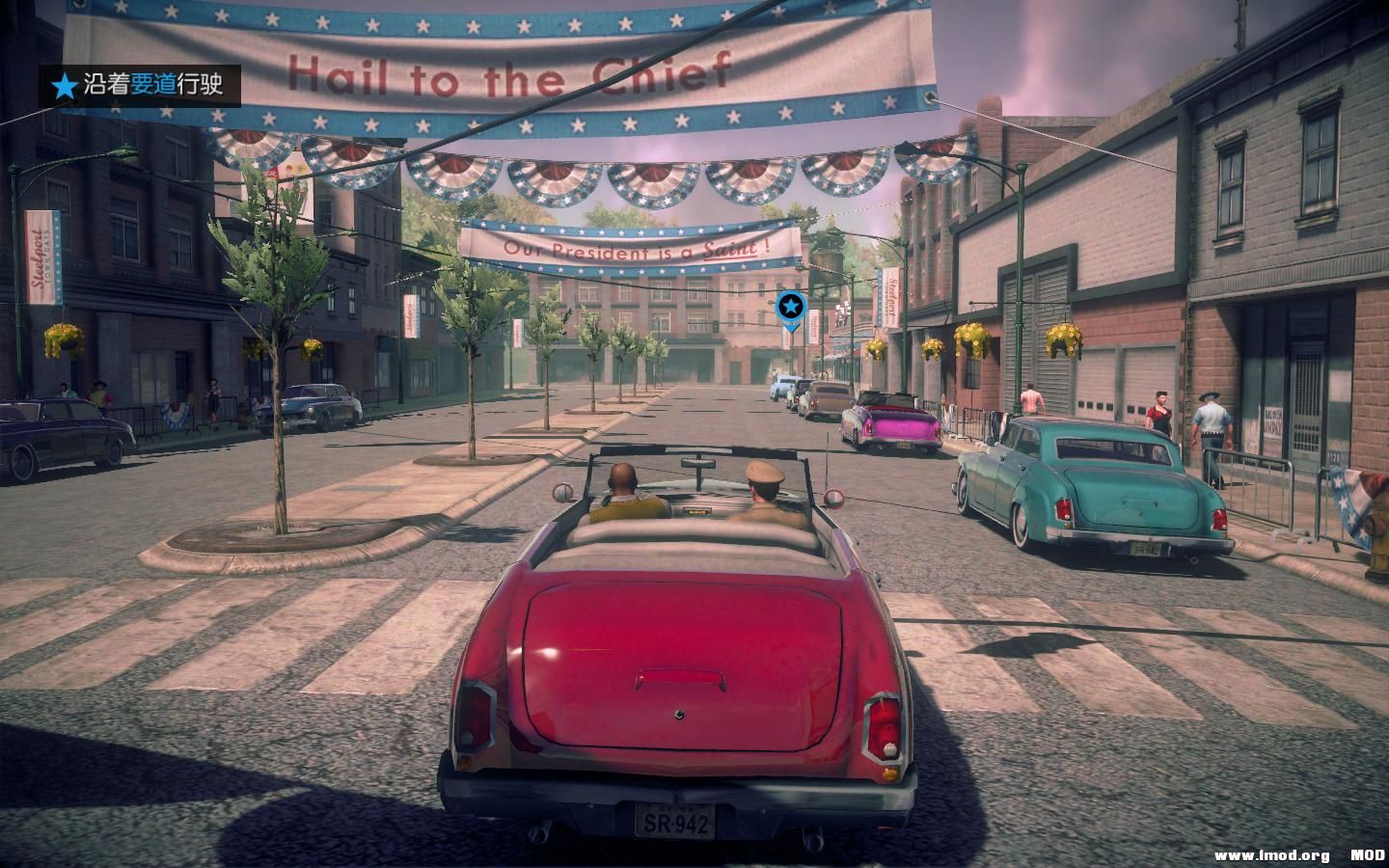Expand the Our President is a Saint banner
The image size is (1389, 868).
(628, 248)
